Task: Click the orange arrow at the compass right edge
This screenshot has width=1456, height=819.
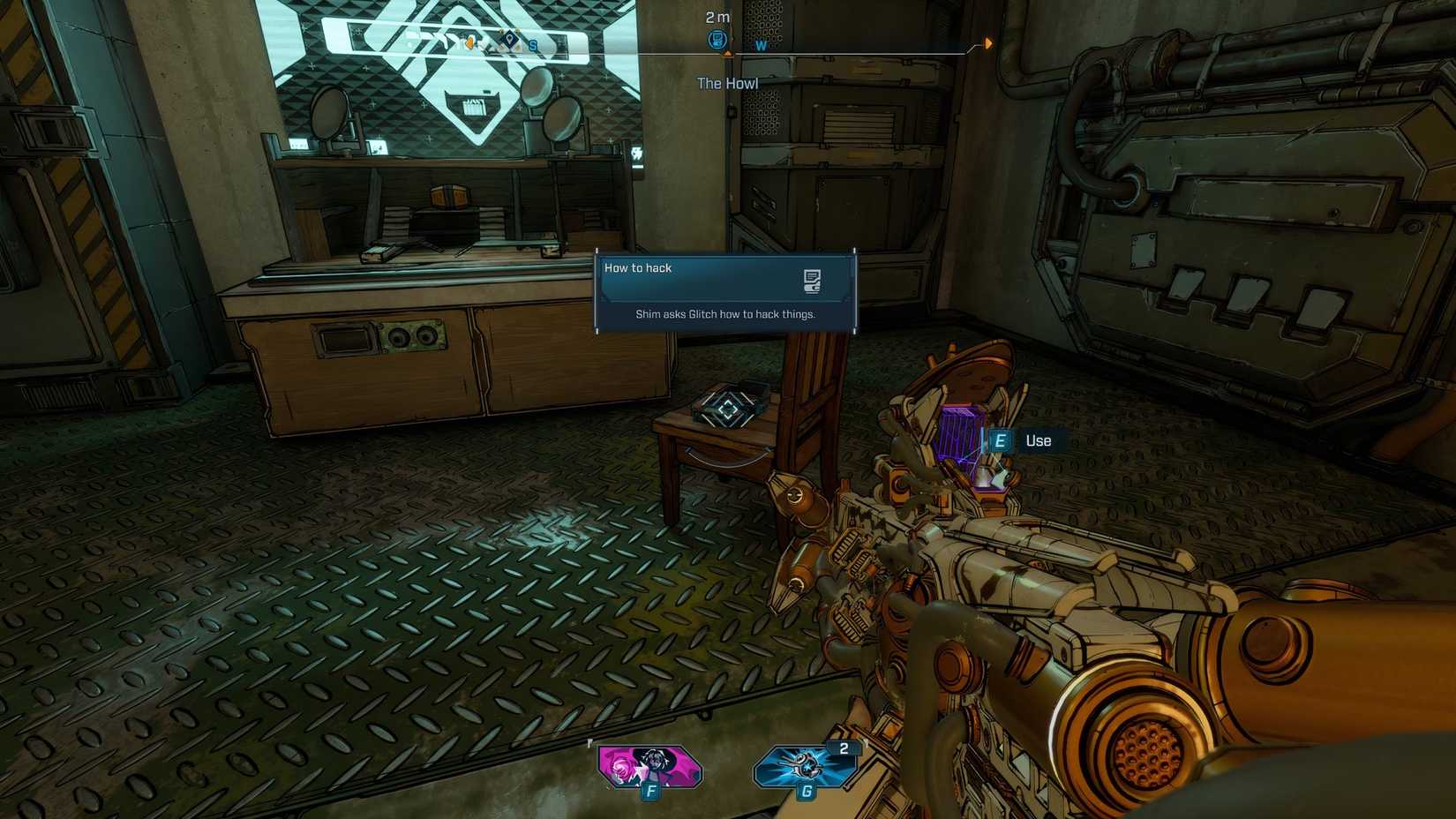Action: (x=988, y=42)
